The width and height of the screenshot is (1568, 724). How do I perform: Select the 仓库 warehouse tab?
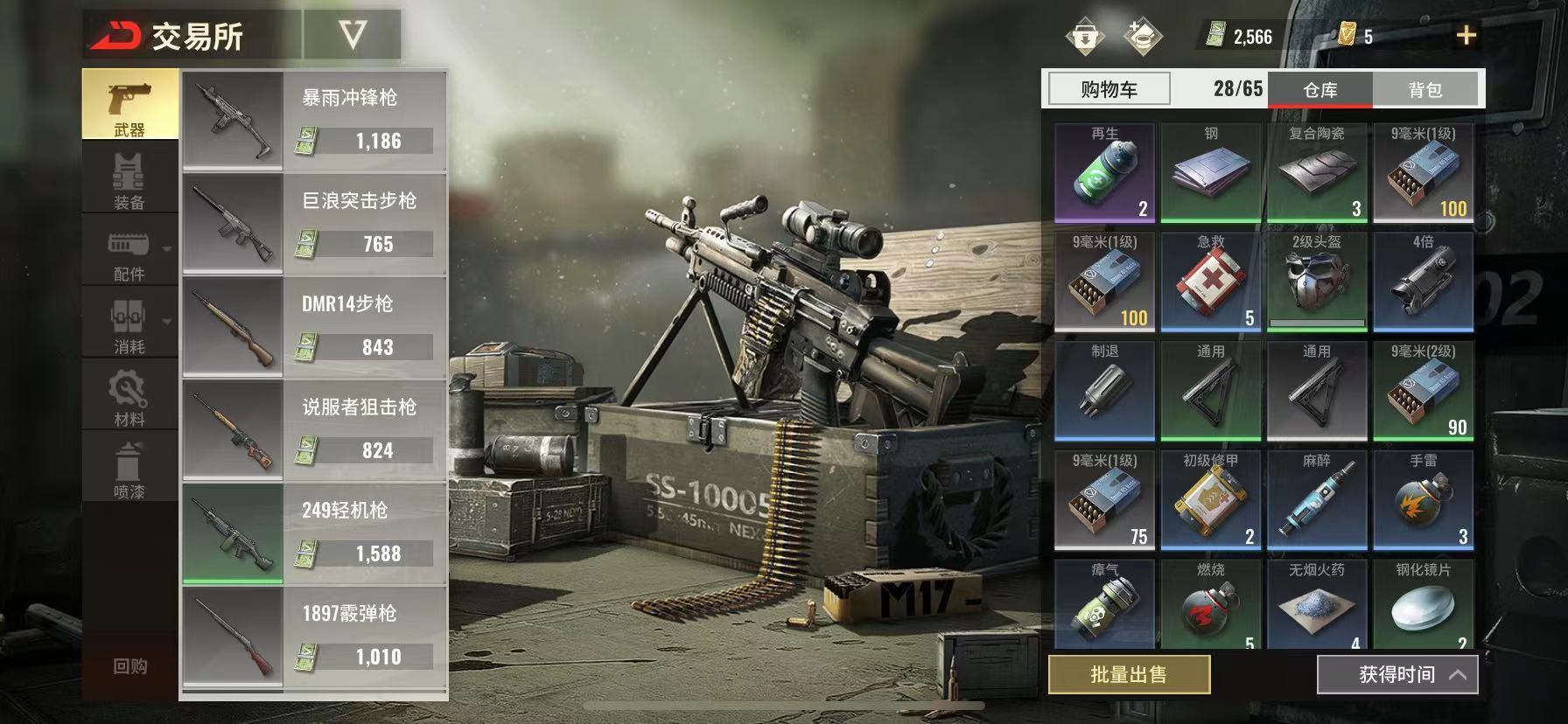tap(1319, 89)
